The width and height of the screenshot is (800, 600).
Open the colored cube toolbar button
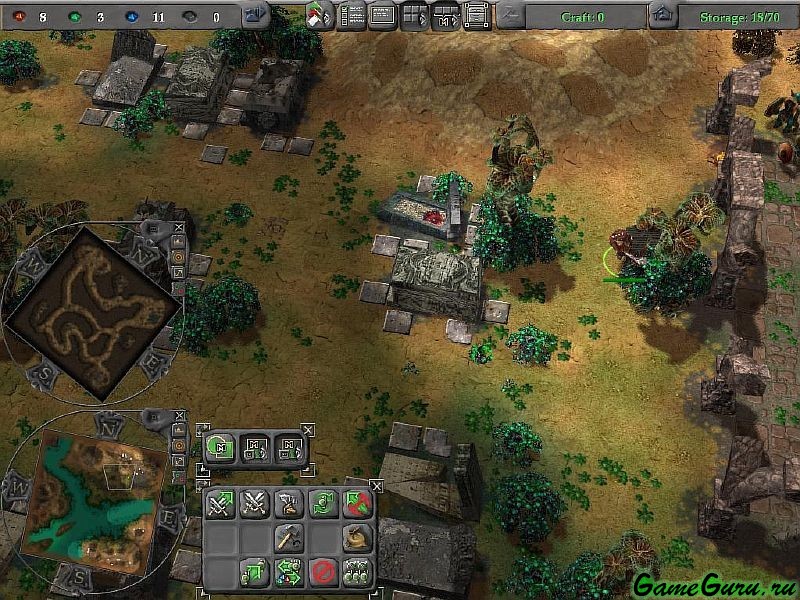pos(320,16)
